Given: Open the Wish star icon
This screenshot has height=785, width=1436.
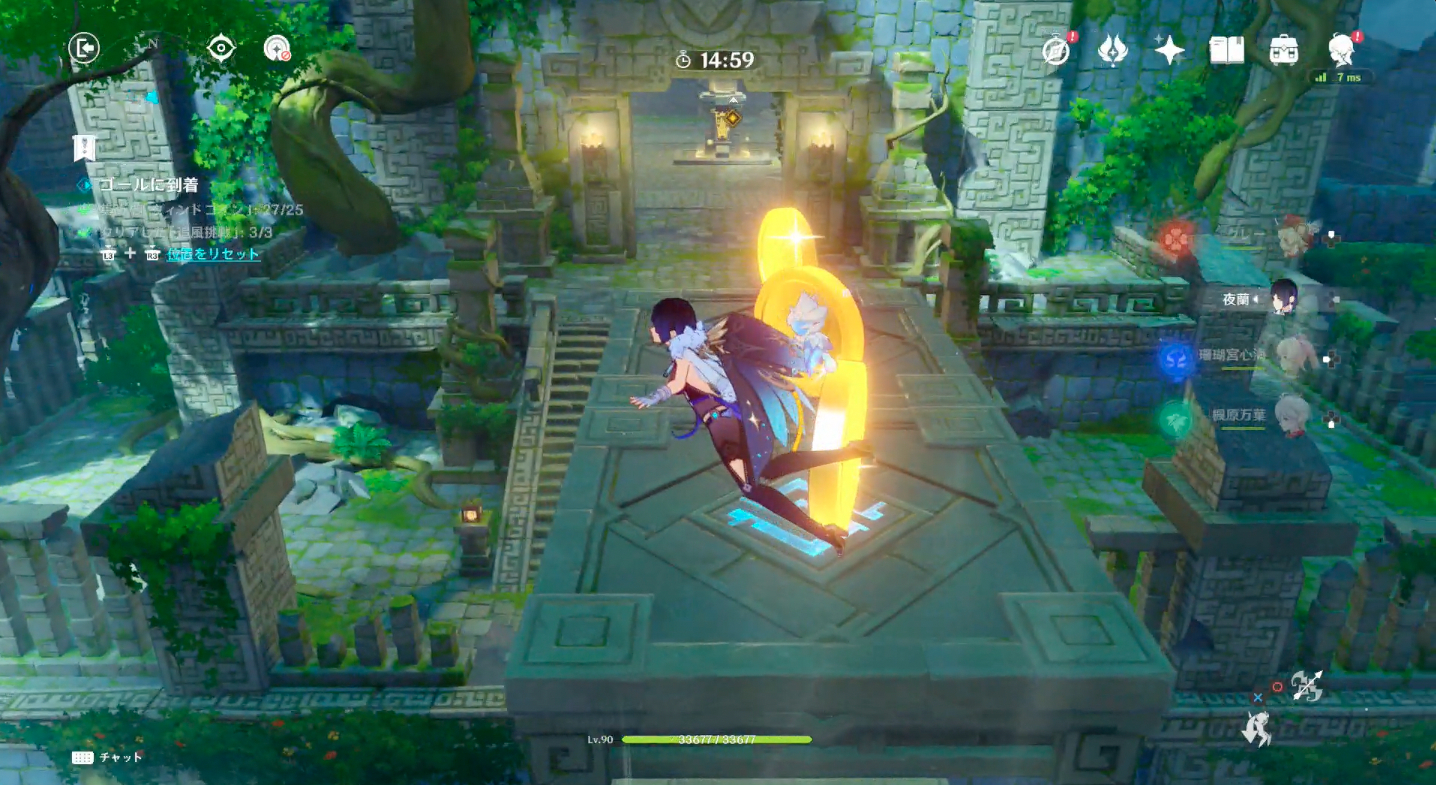Looking at the screenshot, I should click(x=1168, y=47).
